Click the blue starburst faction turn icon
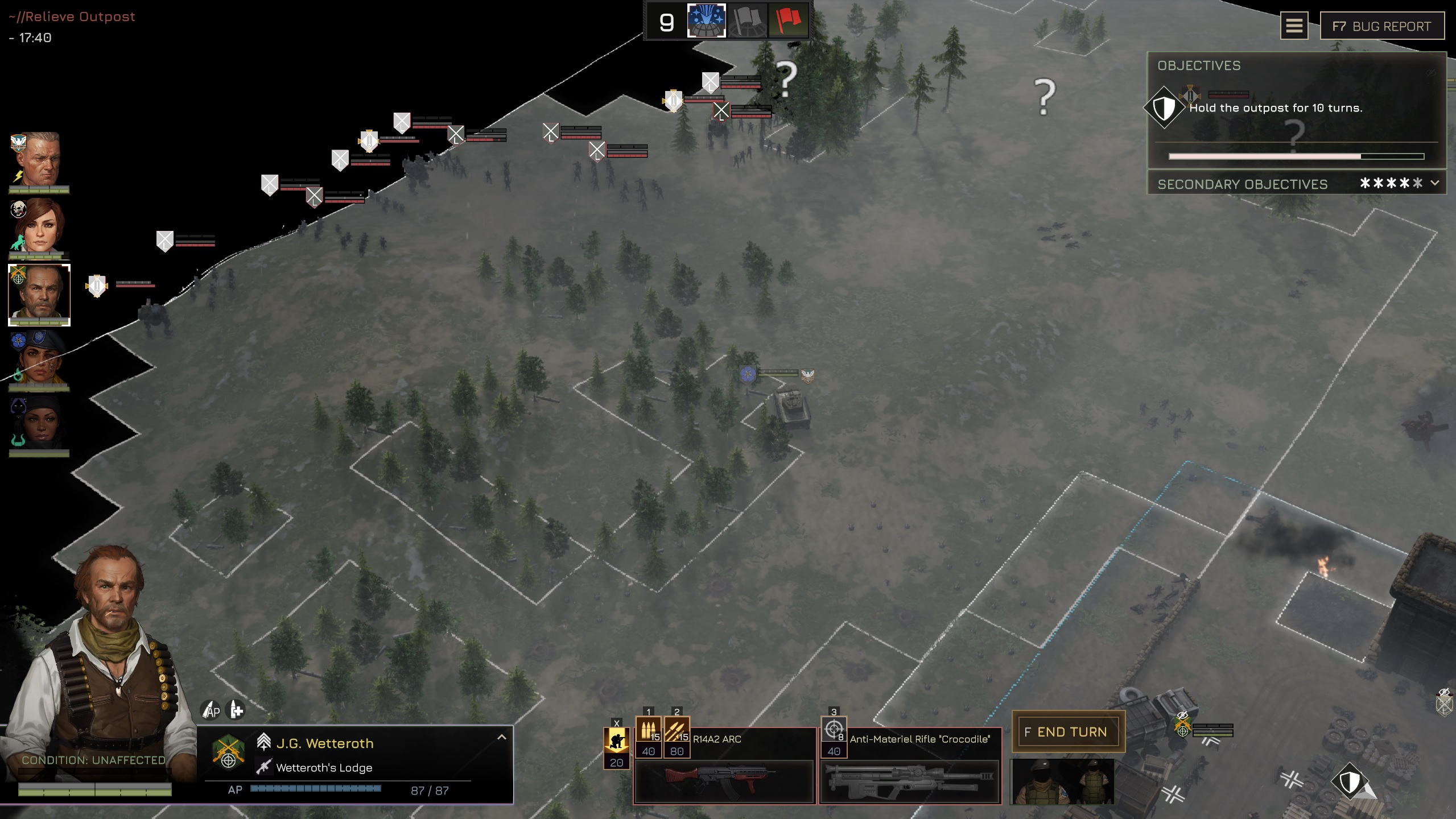The image size is (1456, 819). pyautogui.click(x=706, y=21)
